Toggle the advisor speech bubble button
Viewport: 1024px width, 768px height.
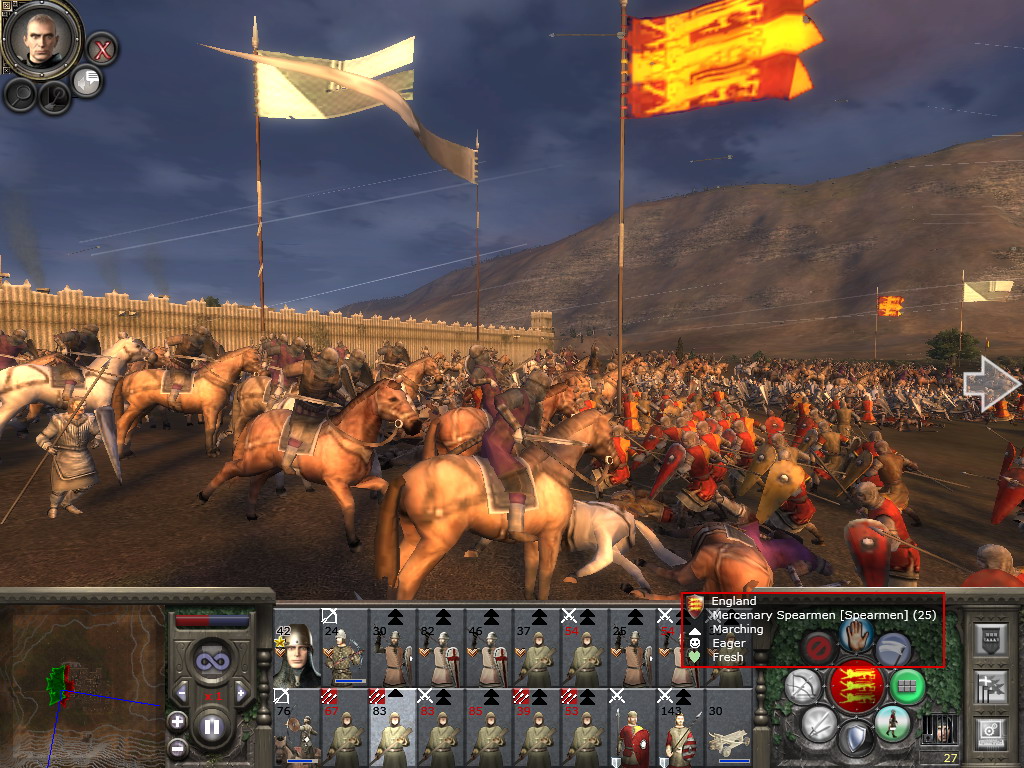88,81
